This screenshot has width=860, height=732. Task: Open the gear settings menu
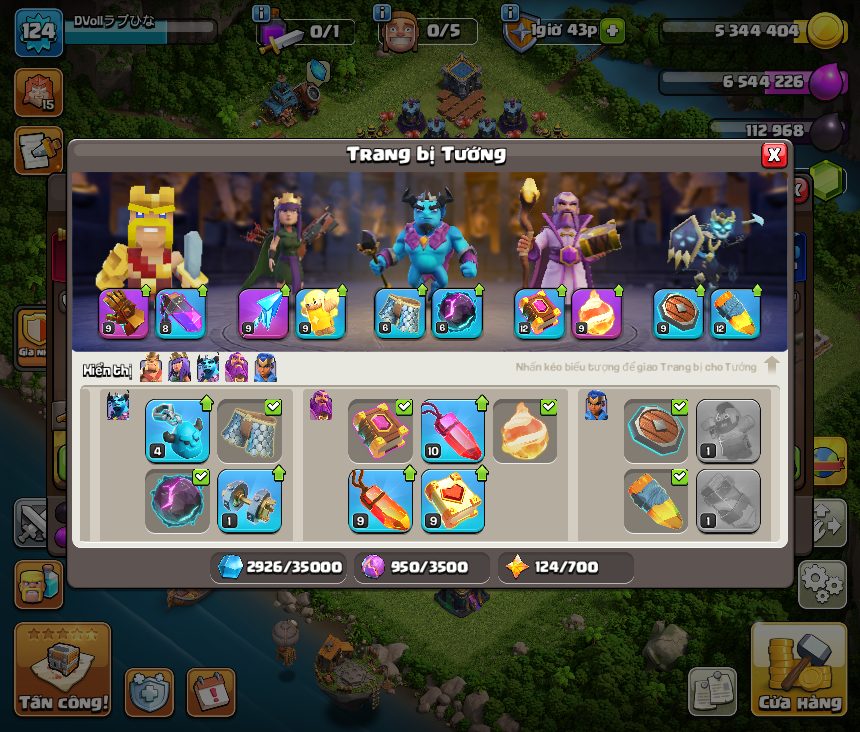pos(822,582)
